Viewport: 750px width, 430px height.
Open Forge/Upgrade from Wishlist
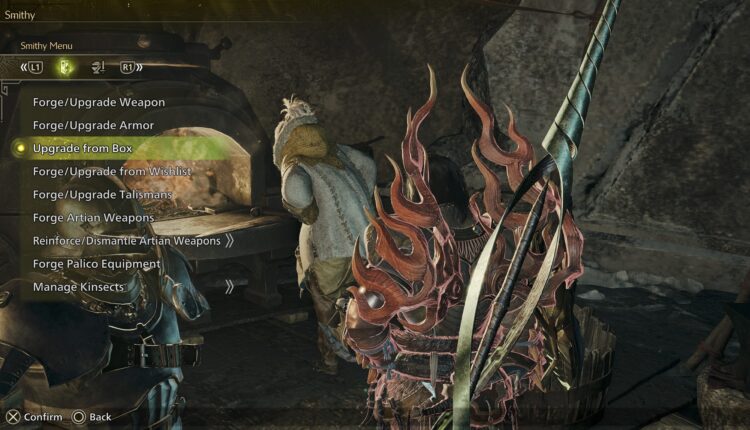111,171
